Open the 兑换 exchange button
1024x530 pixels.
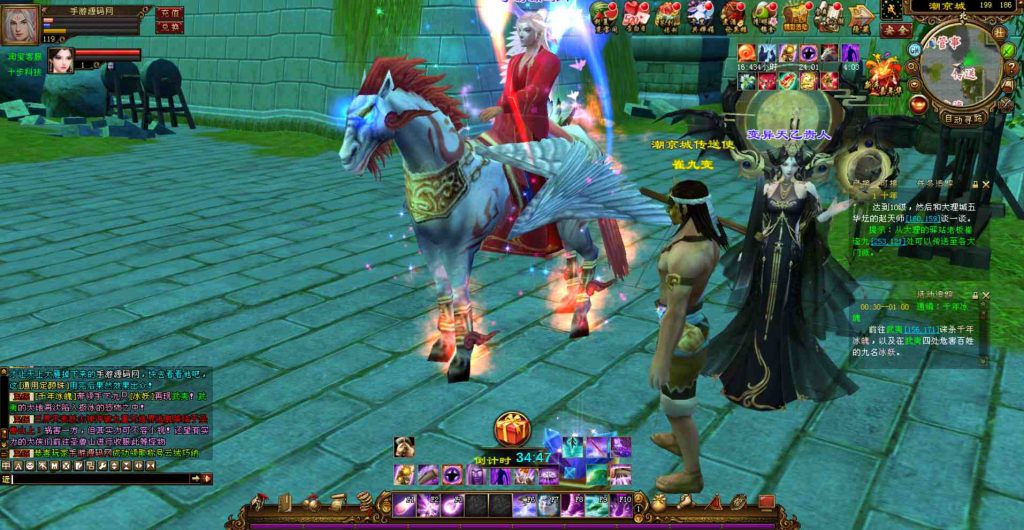169,27
